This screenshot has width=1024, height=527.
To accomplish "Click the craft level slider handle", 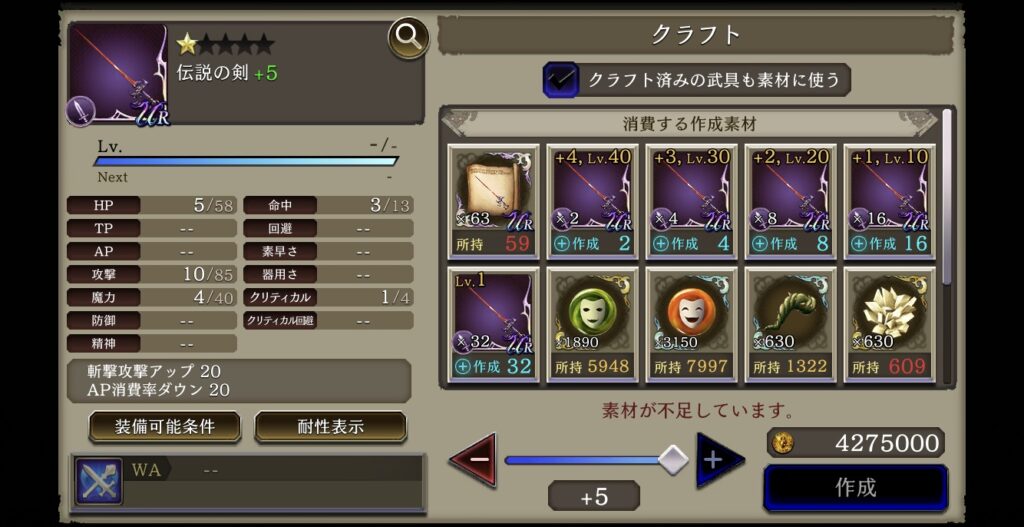I will point(674,459).
